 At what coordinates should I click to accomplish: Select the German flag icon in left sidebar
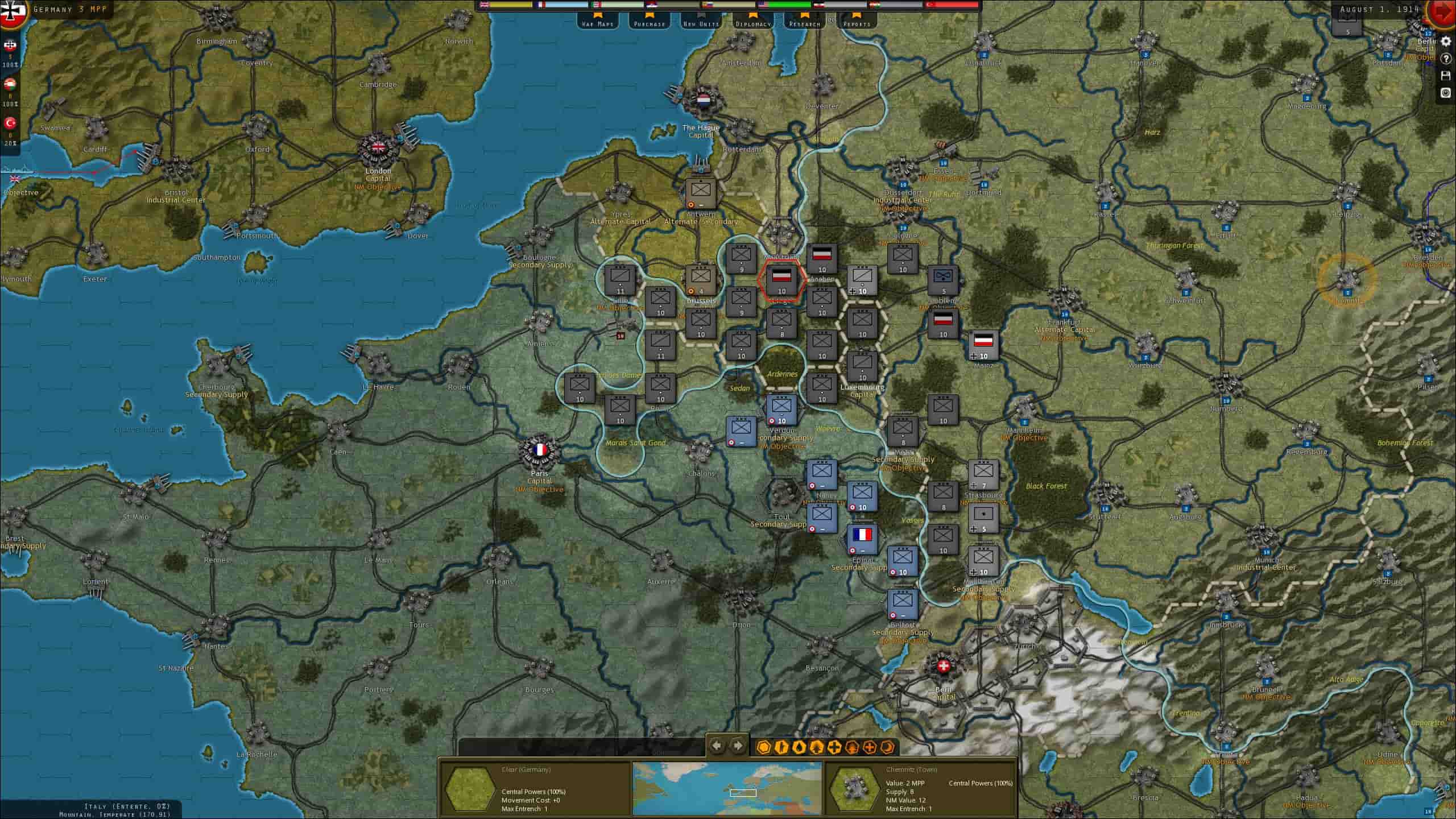(10, 44)
